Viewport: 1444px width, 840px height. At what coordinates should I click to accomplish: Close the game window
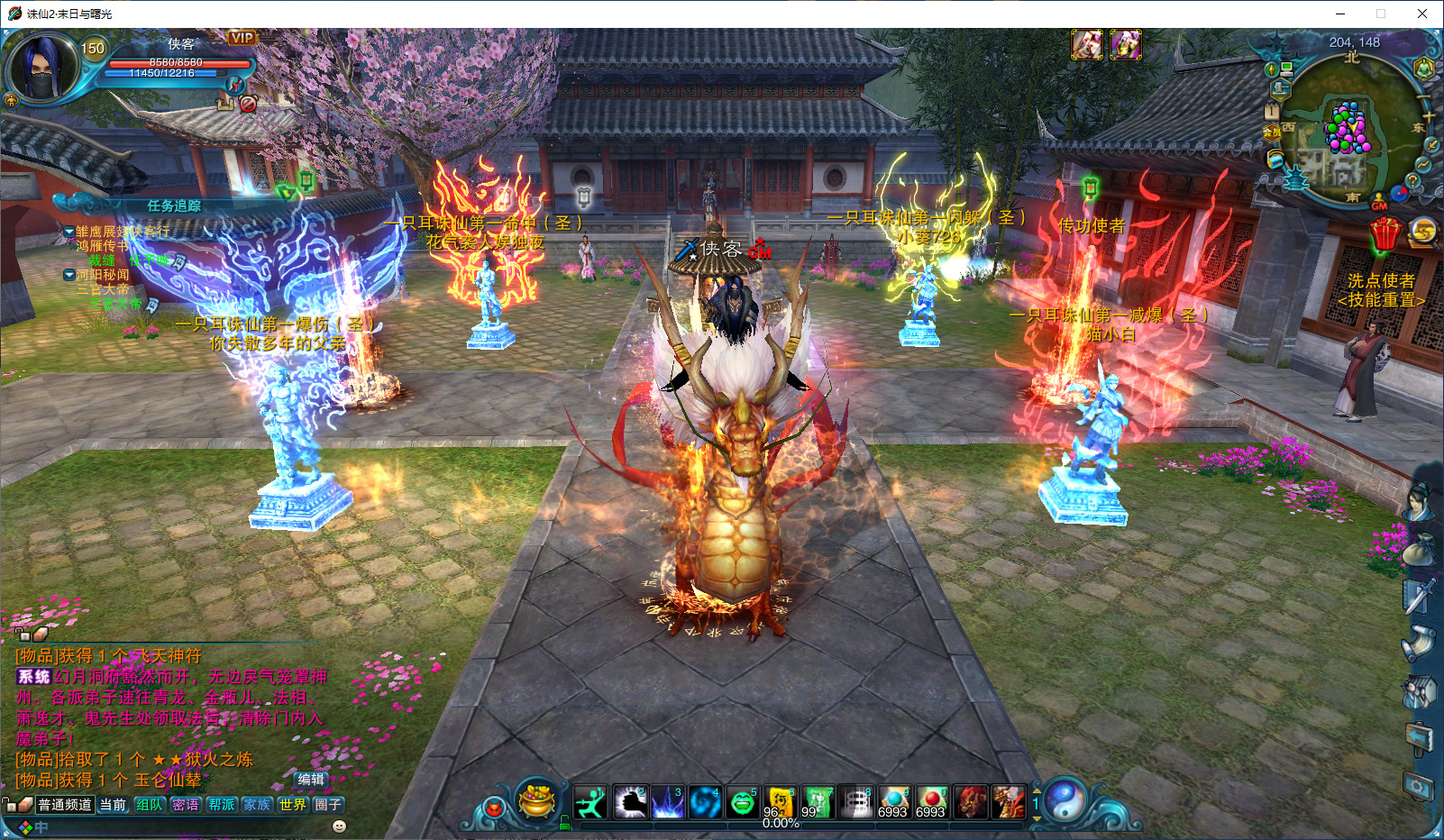(x=1422, y=14)
